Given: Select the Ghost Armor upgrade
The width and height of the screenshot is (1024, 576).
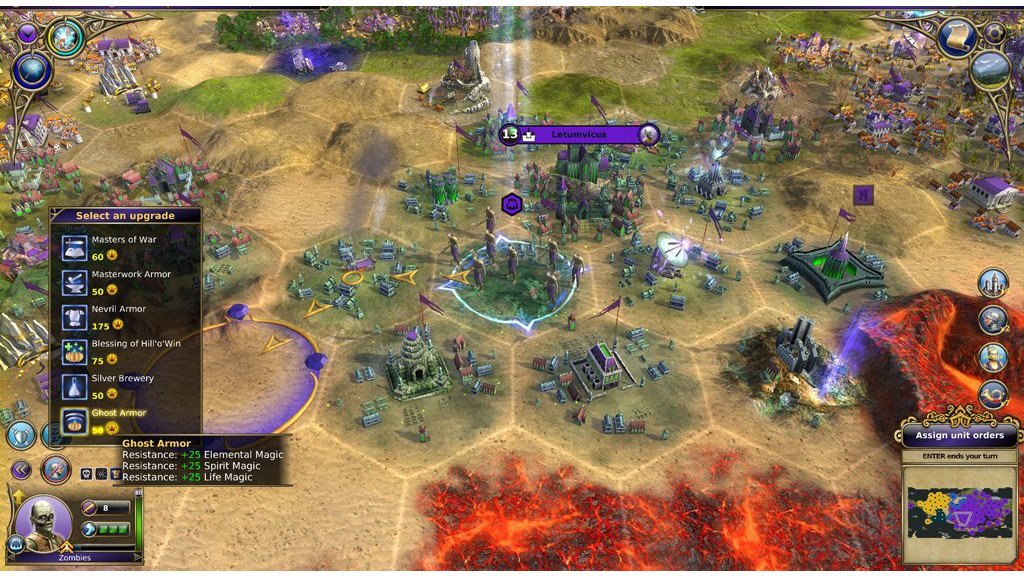Looking at the screenshot, I should (124, 420).
